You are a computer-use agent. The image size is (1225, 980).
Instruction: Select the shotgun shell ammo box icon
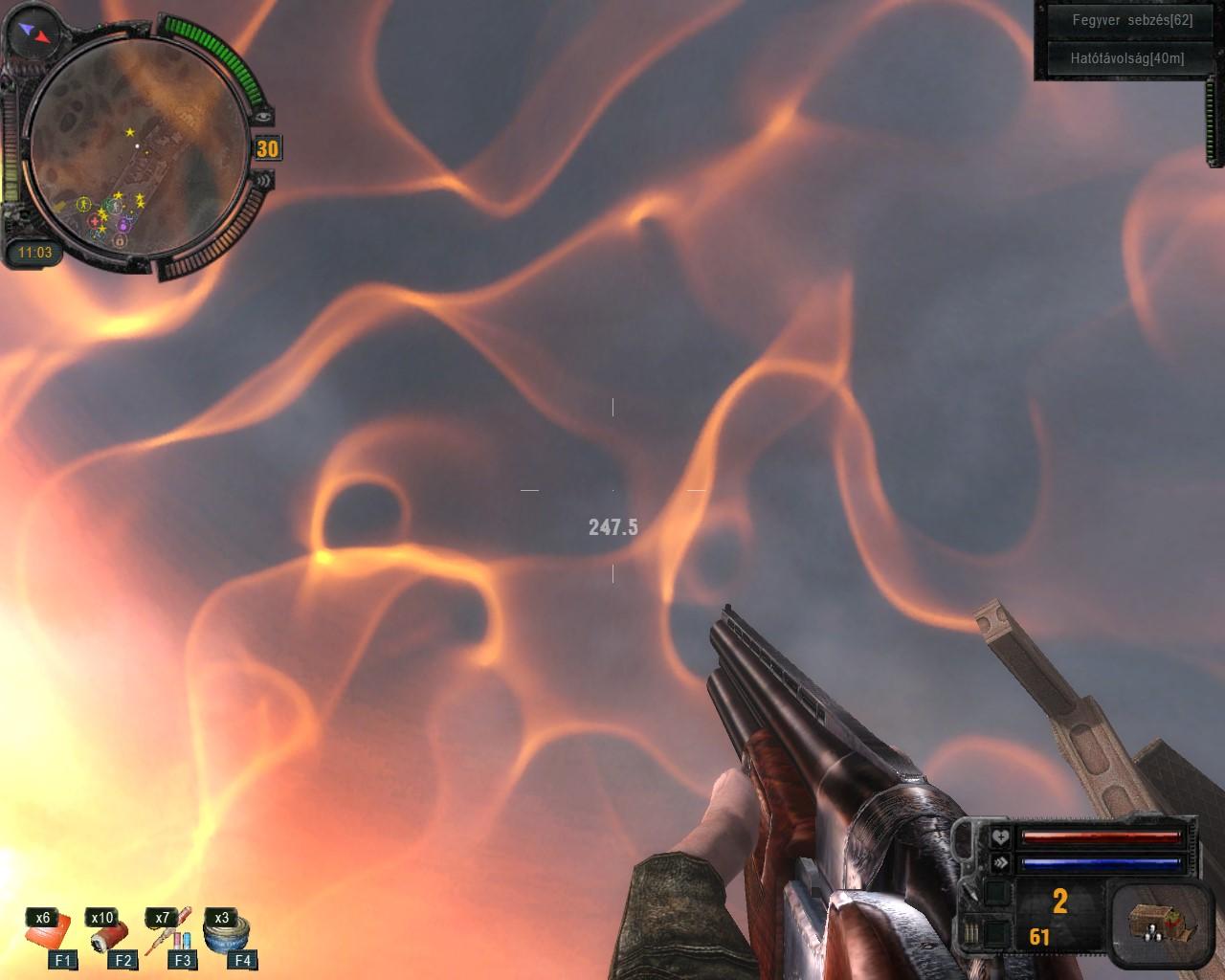[1153, 923]
